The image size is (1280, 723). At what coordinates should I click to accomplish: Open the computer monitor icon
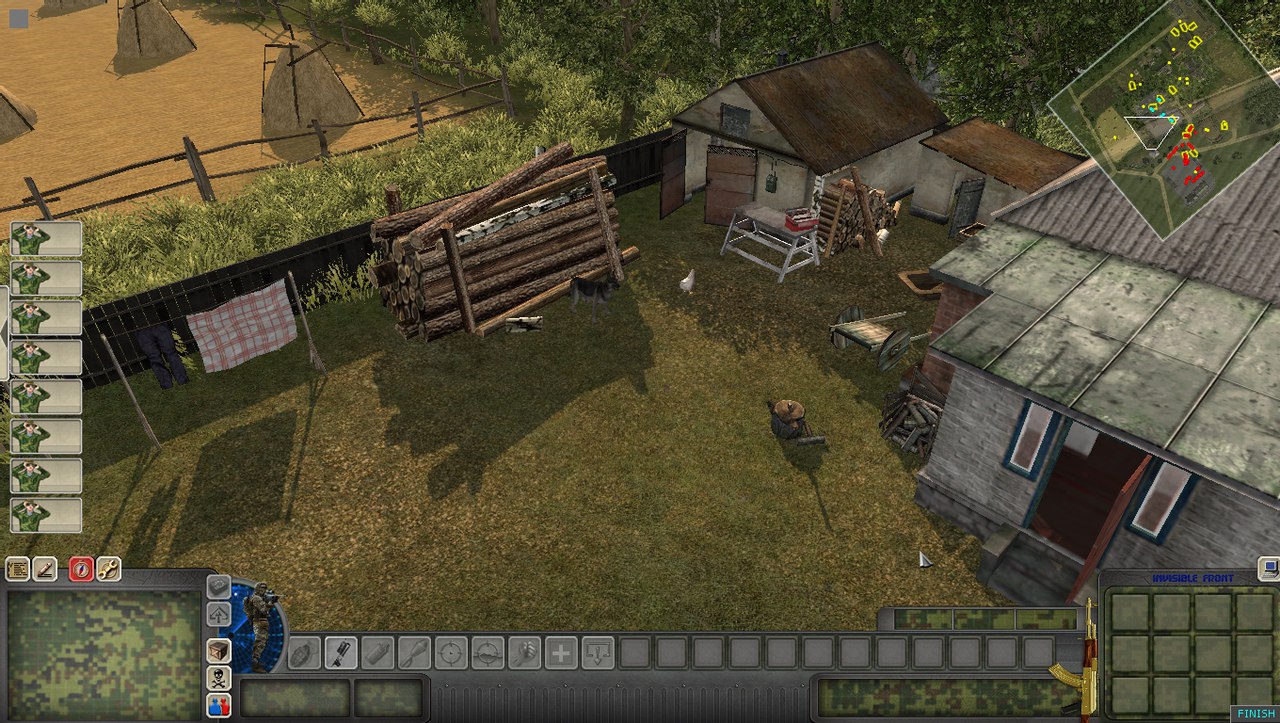[1269, 569]
